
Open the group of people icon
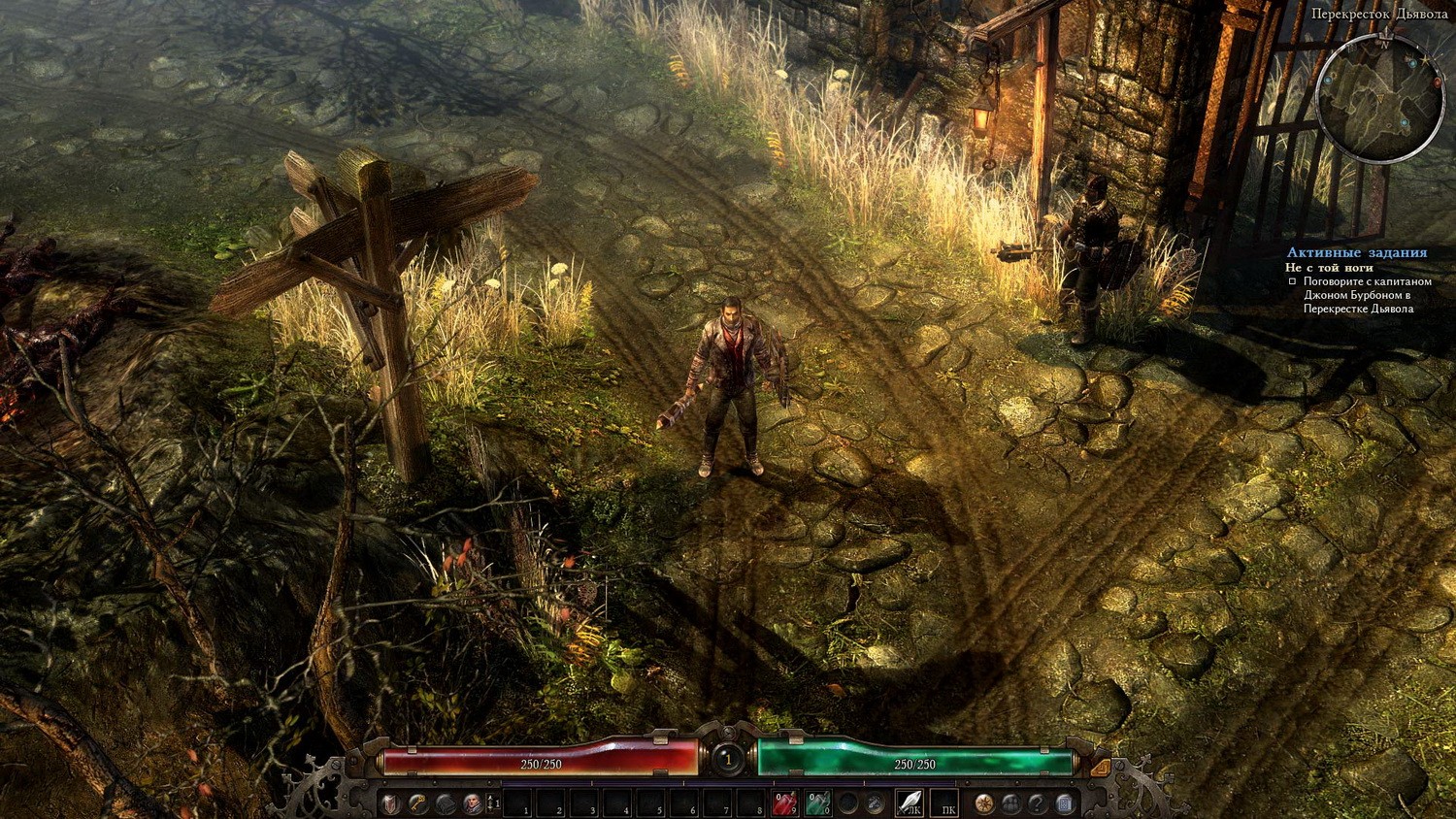[x=1011, y=803]
